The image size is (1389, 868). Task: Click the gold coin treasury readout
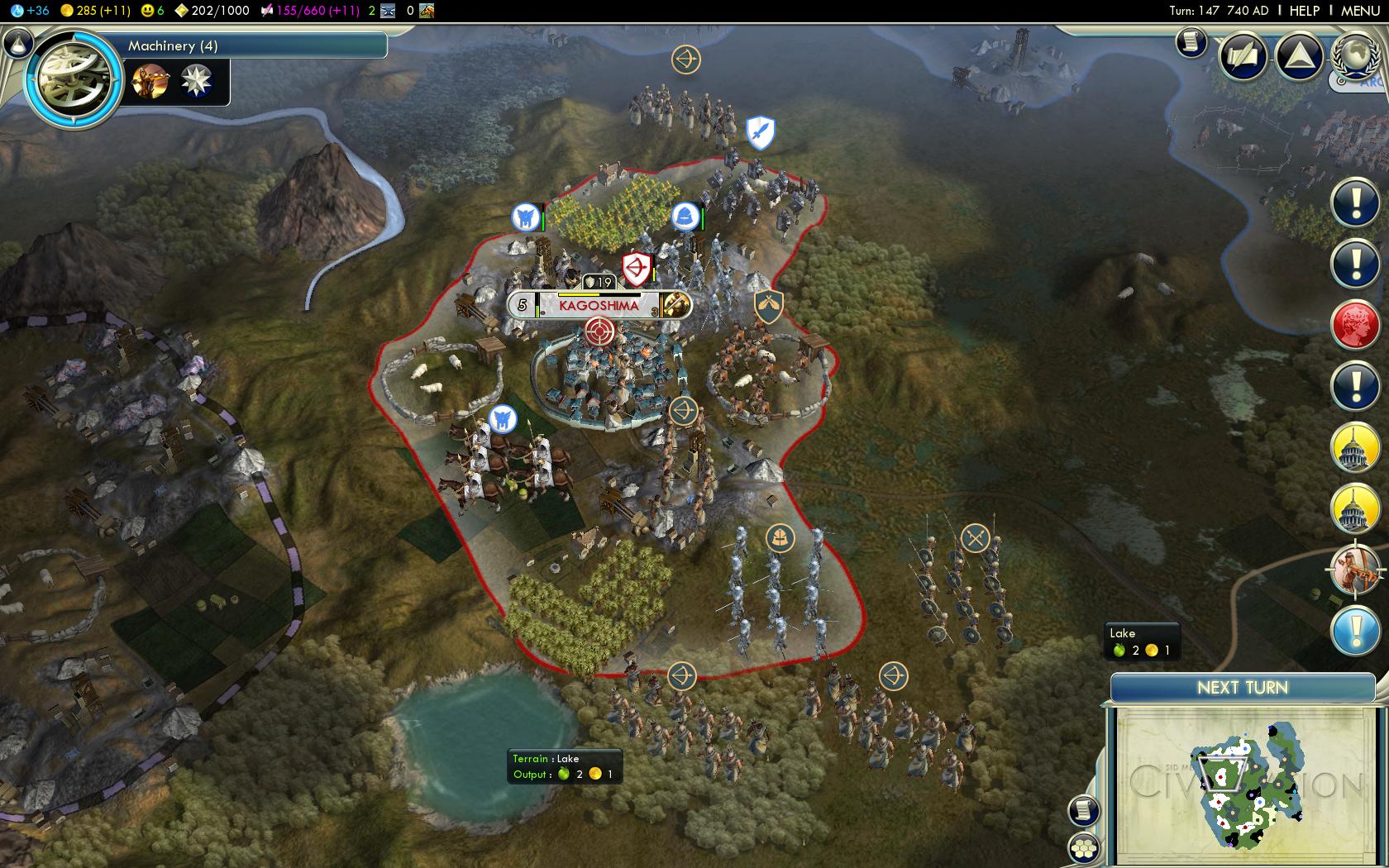tap(96, 11)
